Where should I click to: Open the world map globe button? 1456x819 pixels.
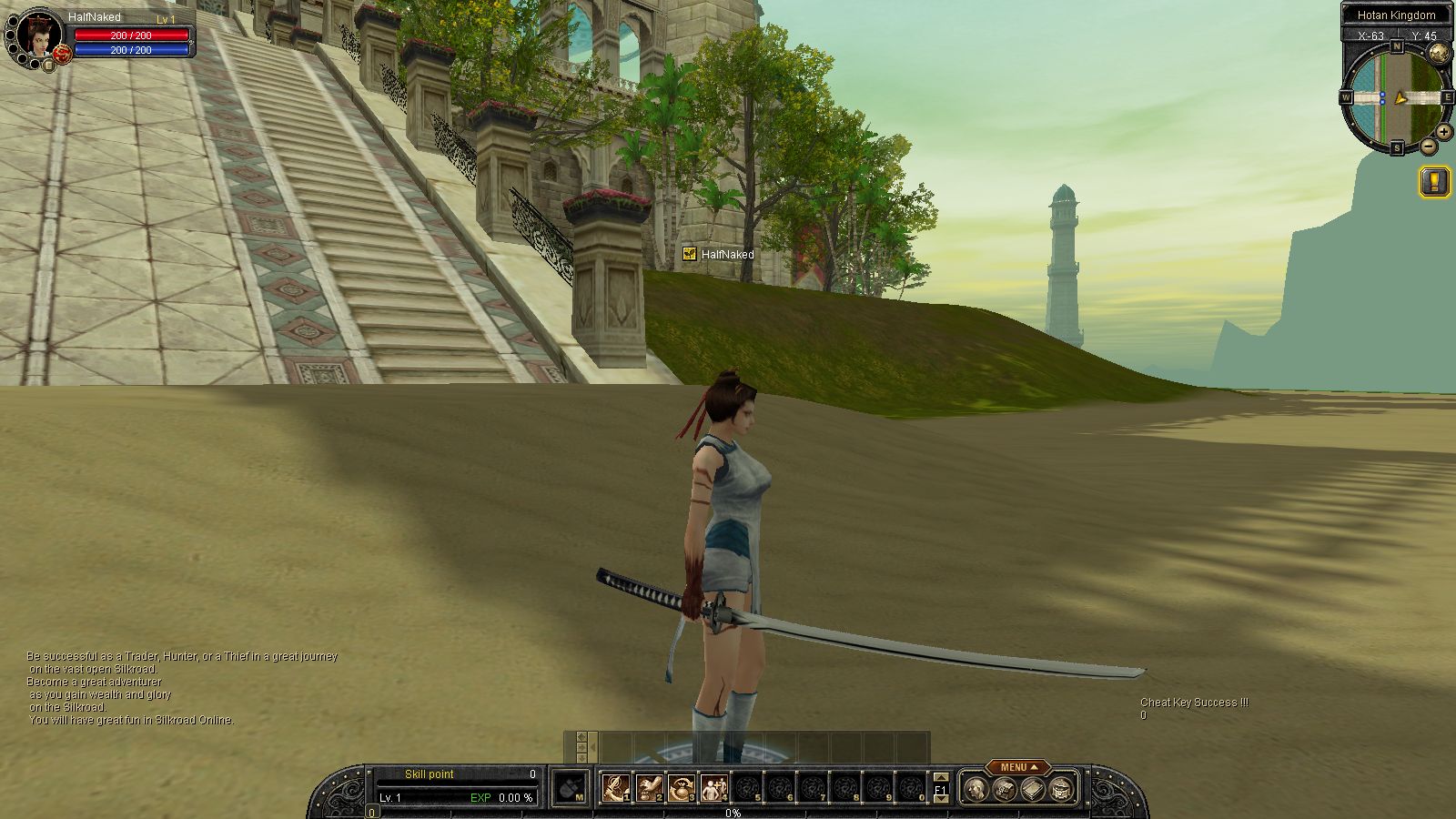click(1438, 52)
